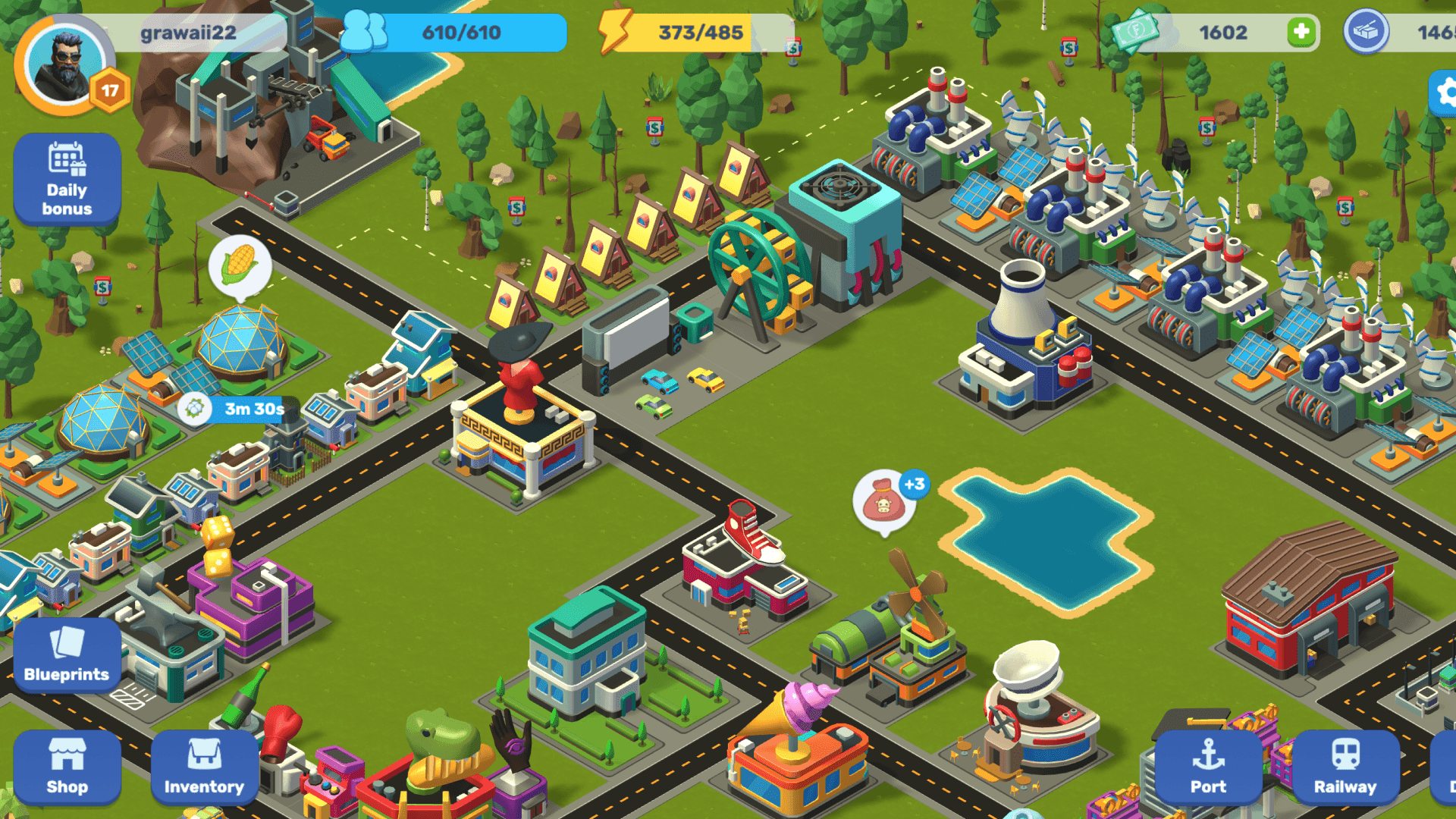Open the Blueprints menu
The image size is (1456, 819).
[x=67, y=655]
